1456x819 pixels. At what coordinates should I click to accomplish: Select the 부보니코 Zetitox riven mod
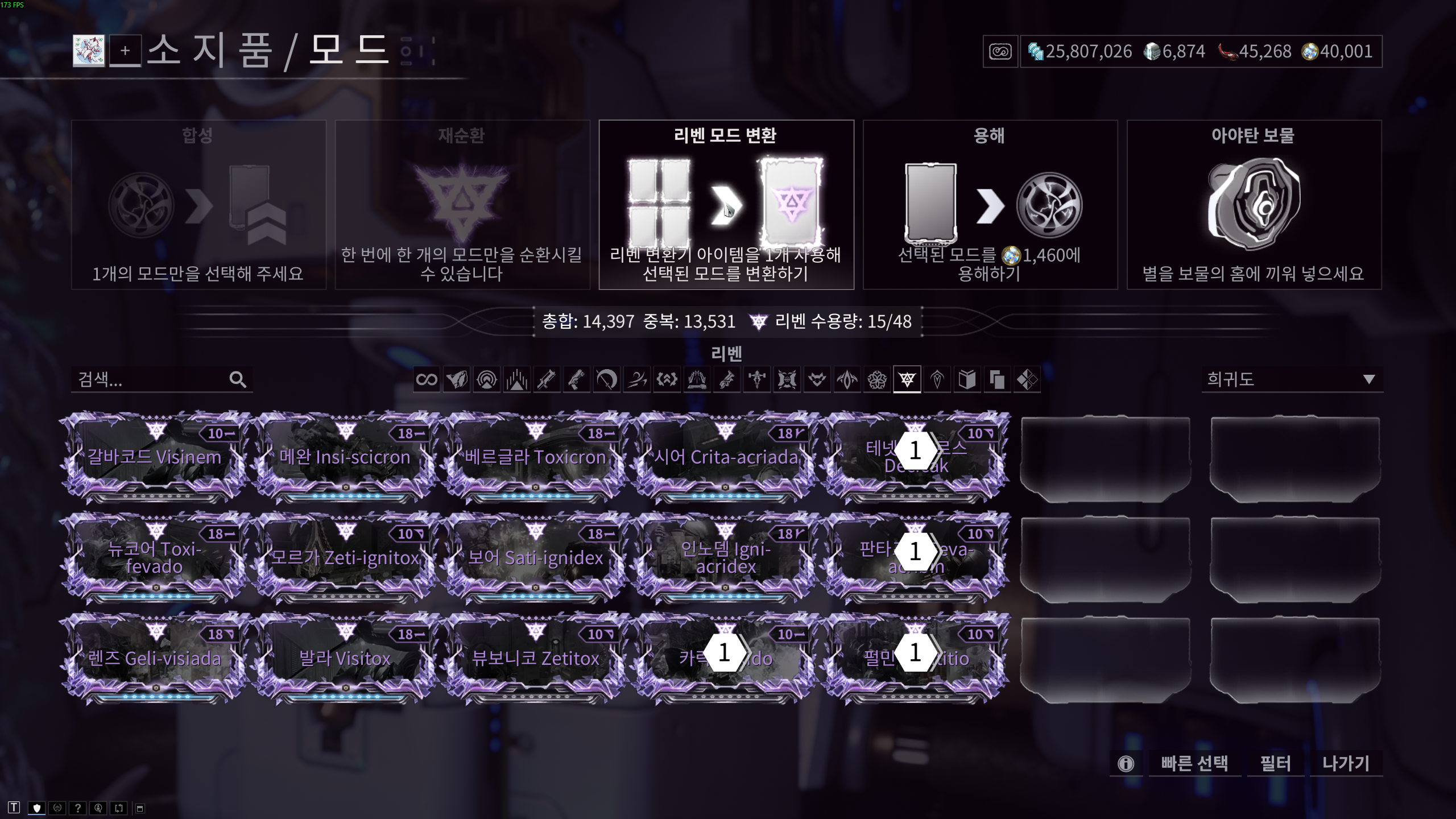click(535, 659)
